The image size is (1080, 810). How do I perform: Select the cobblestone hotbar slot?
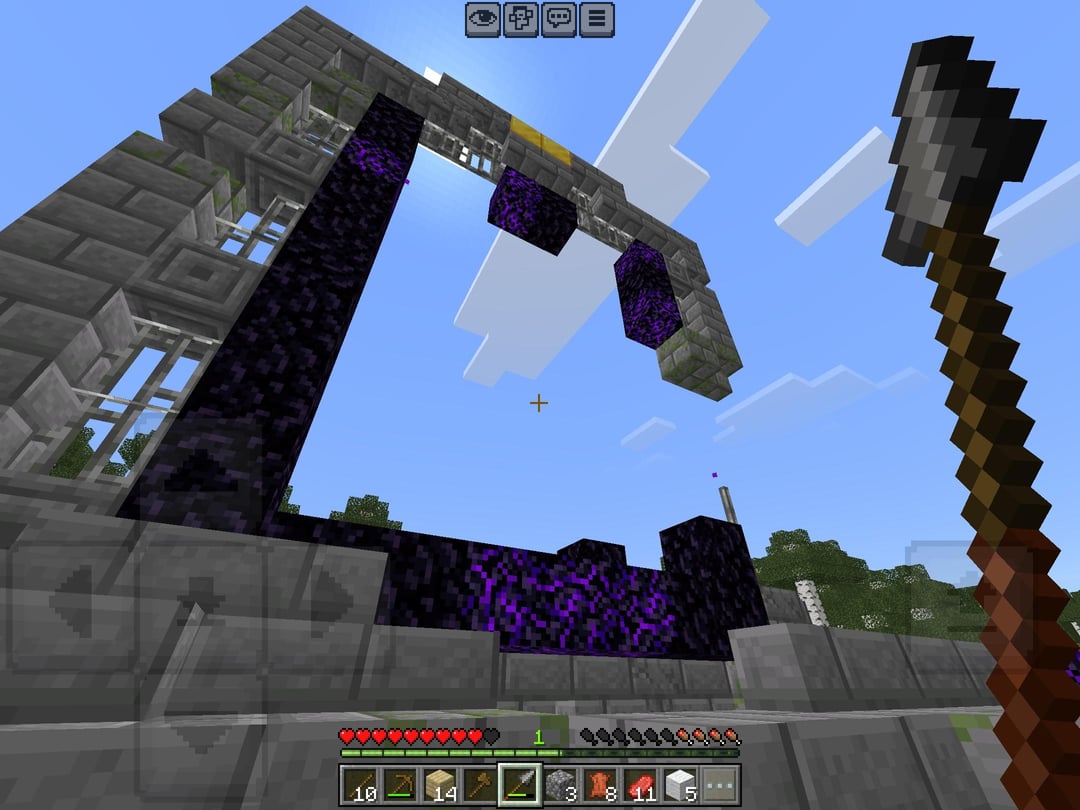pyautogui.click(x=560, y=785)
